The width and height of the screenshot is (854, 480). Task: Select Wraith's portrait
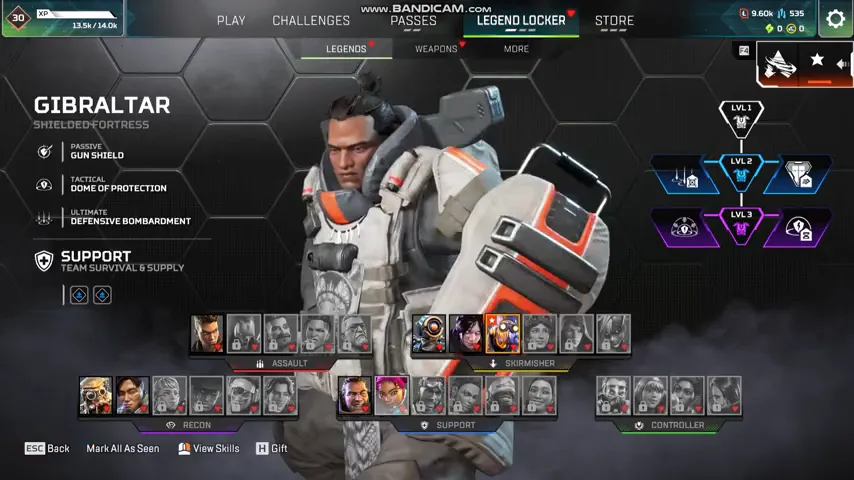click(x=465, y=334)
